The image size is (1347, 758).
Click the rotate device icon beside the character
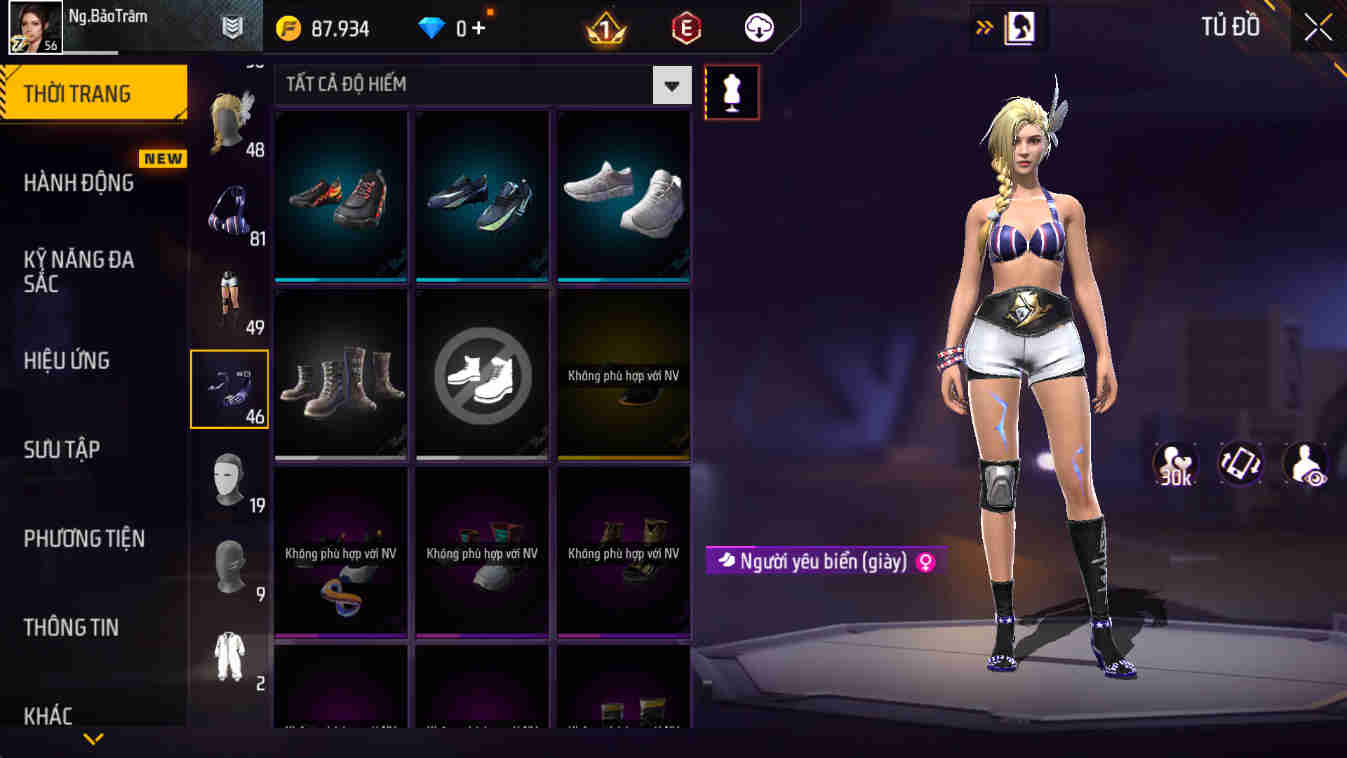pyautogui.click(x=1240, y=464)
